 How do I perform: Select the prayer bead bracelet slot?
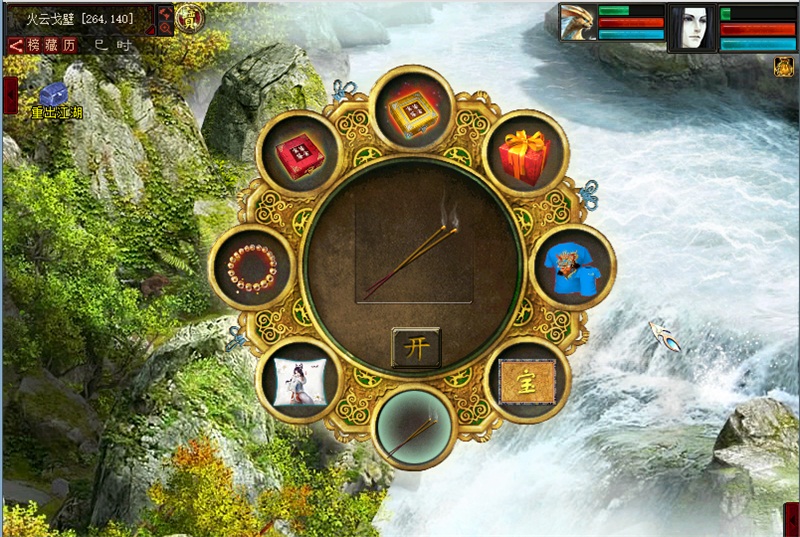point(254,267)
